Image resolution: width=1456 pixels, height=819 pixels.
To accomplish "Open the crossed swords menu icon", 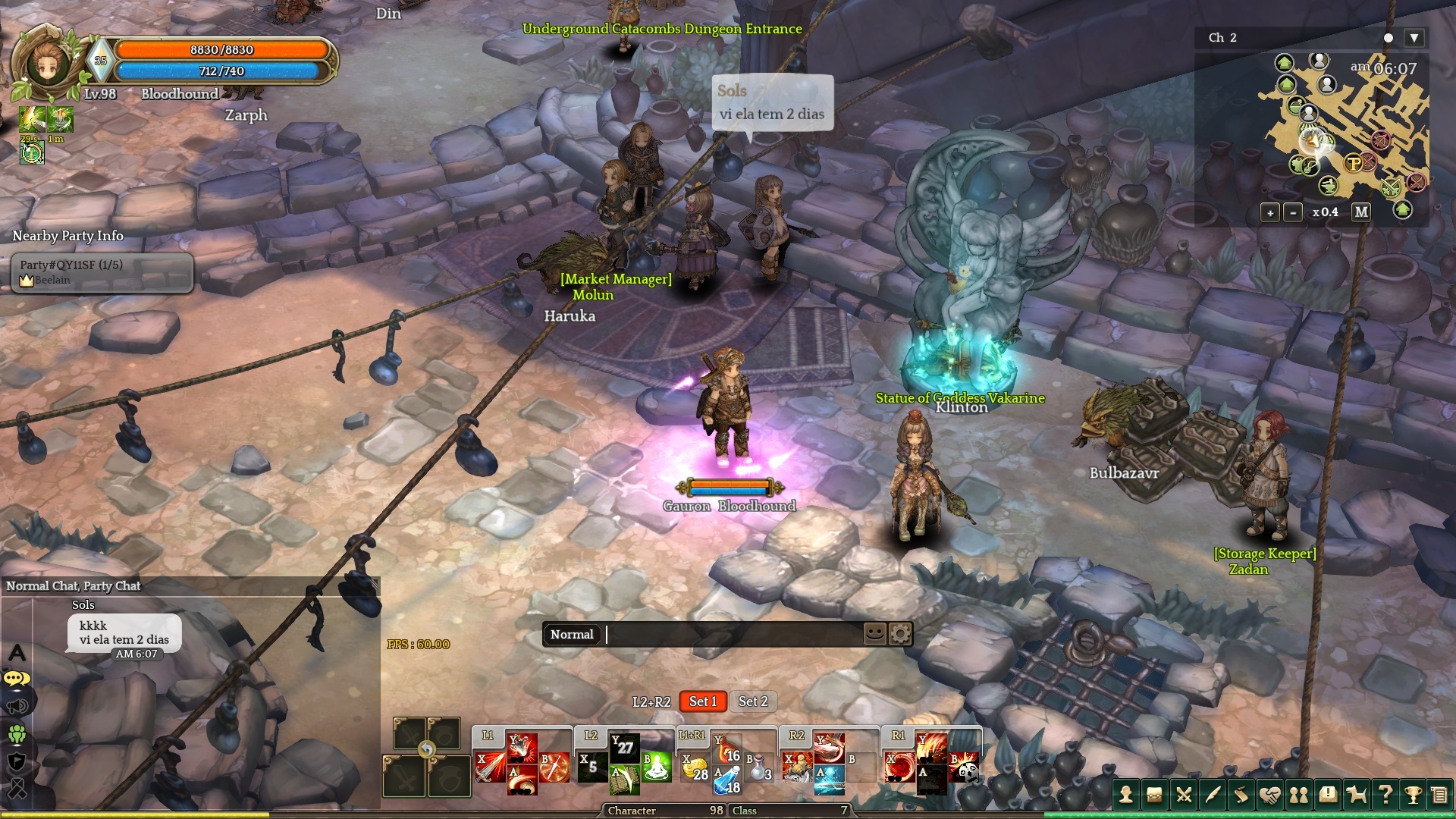I will click(x=1184, y=795).
